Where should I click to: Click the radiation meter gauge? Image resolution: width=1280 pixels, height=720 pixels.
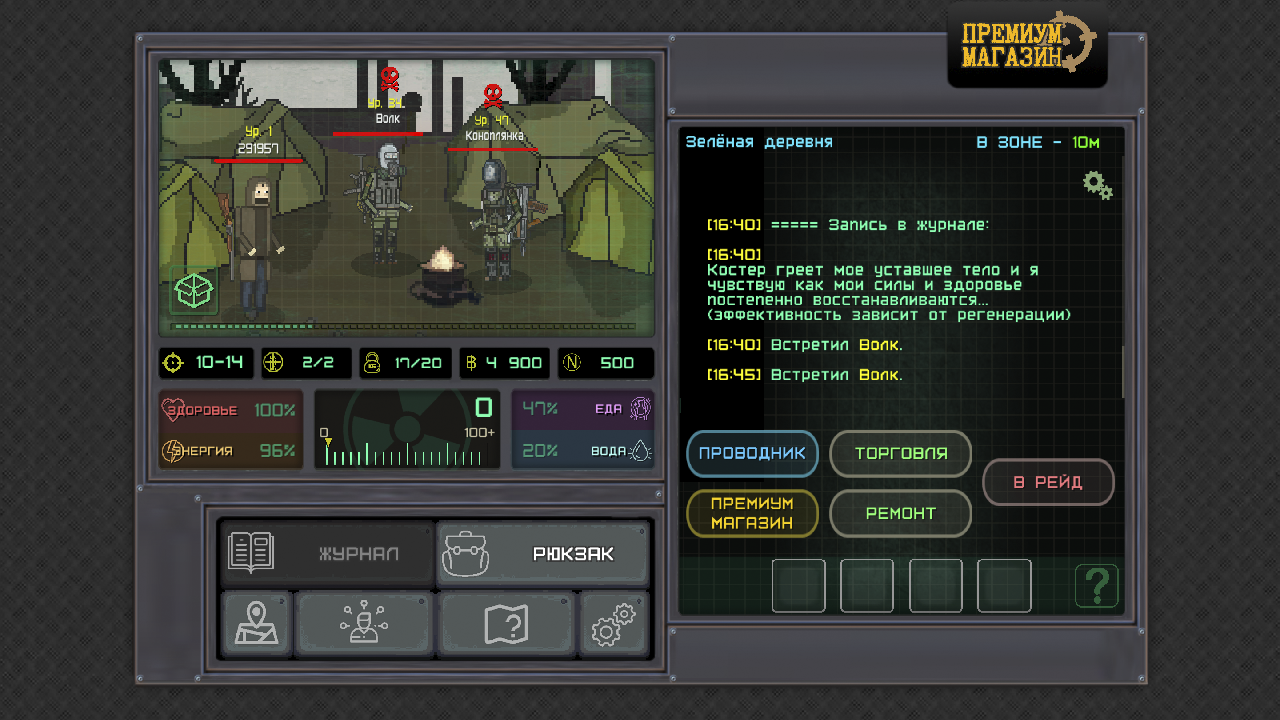(407, 430)
